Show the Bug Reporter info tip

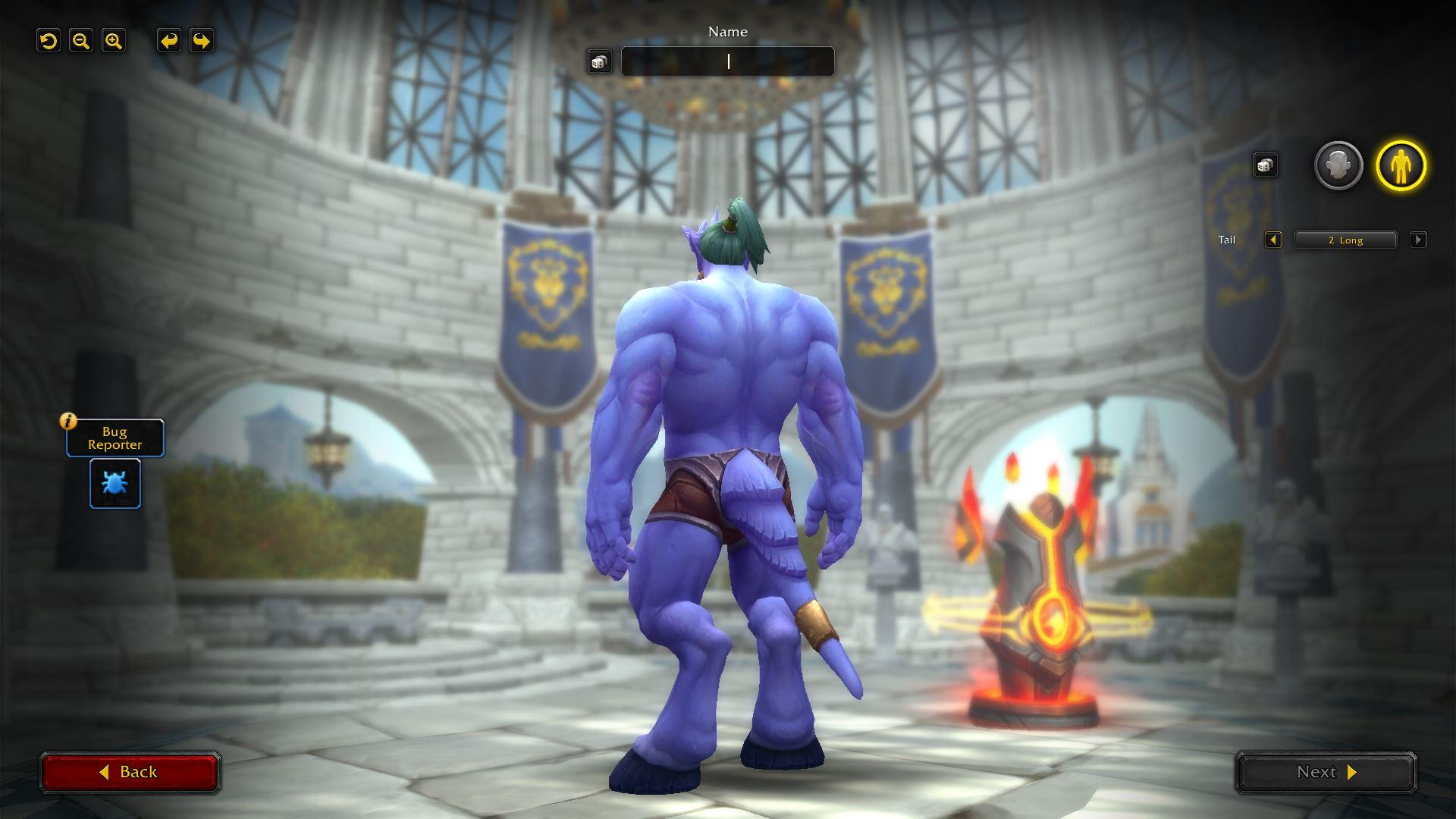(69, 421)
